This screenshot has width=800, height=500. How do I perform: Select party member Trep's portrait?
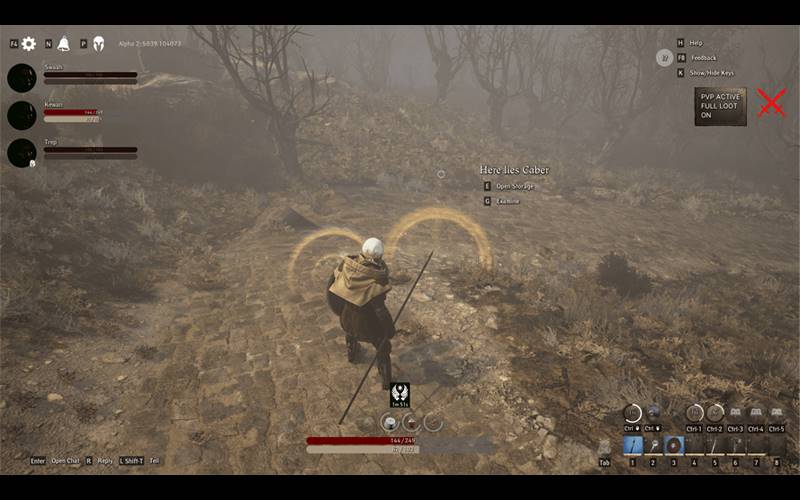pyautogui.click(x=22, y=153)
